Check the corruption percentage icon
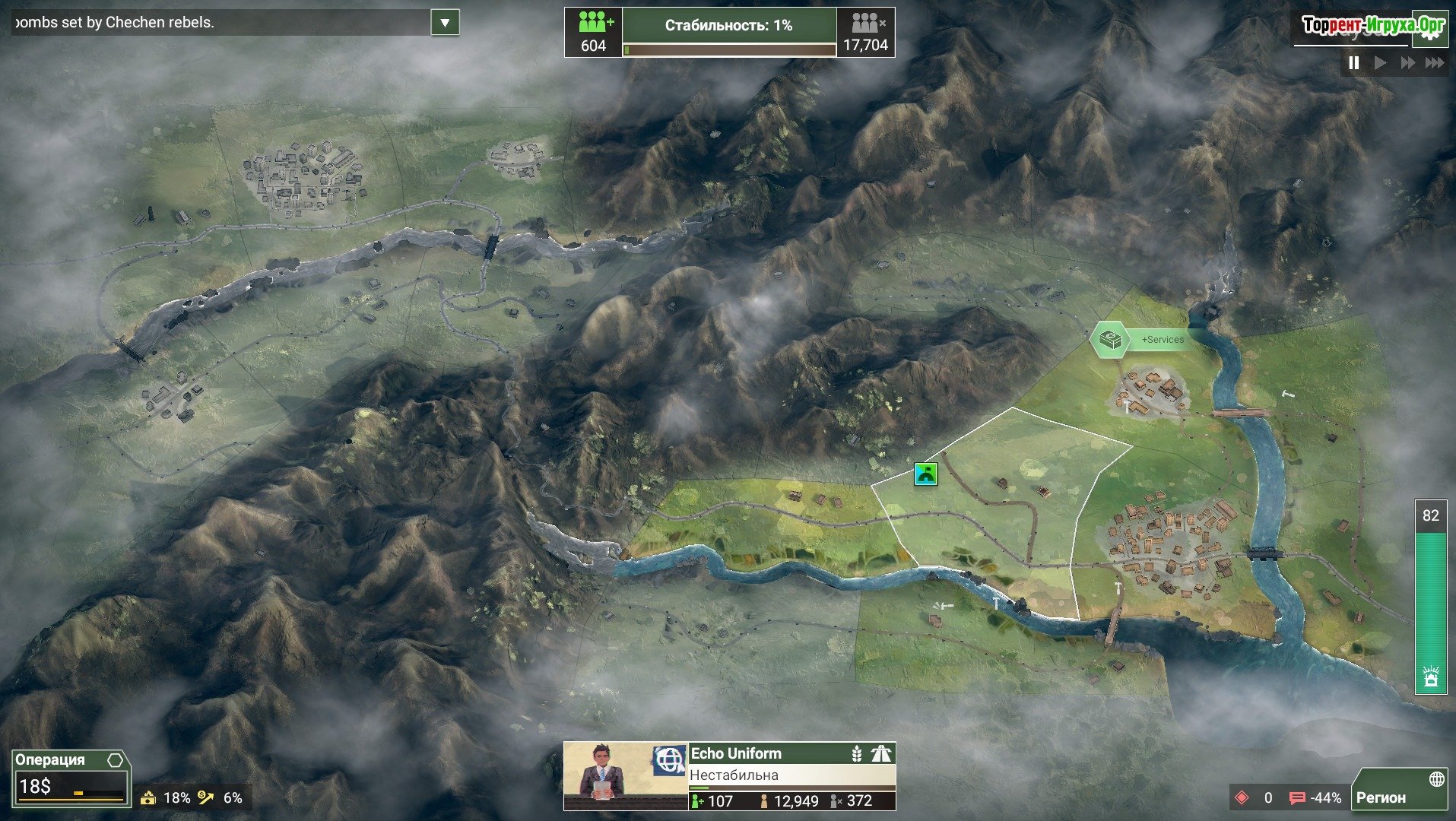1456x821 pixels. tap(149, 797)
